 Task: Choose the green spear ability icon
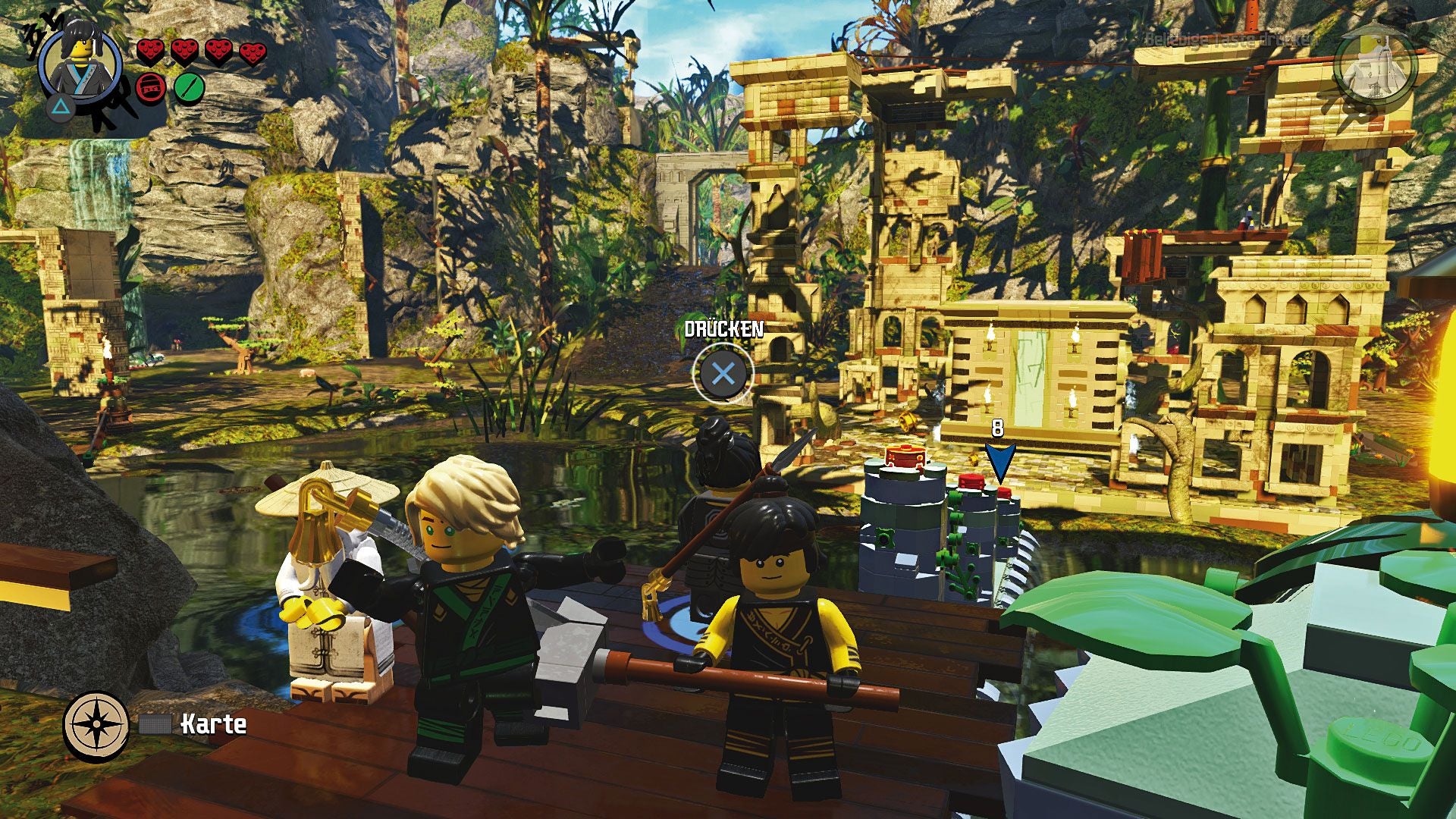point(190,89)
